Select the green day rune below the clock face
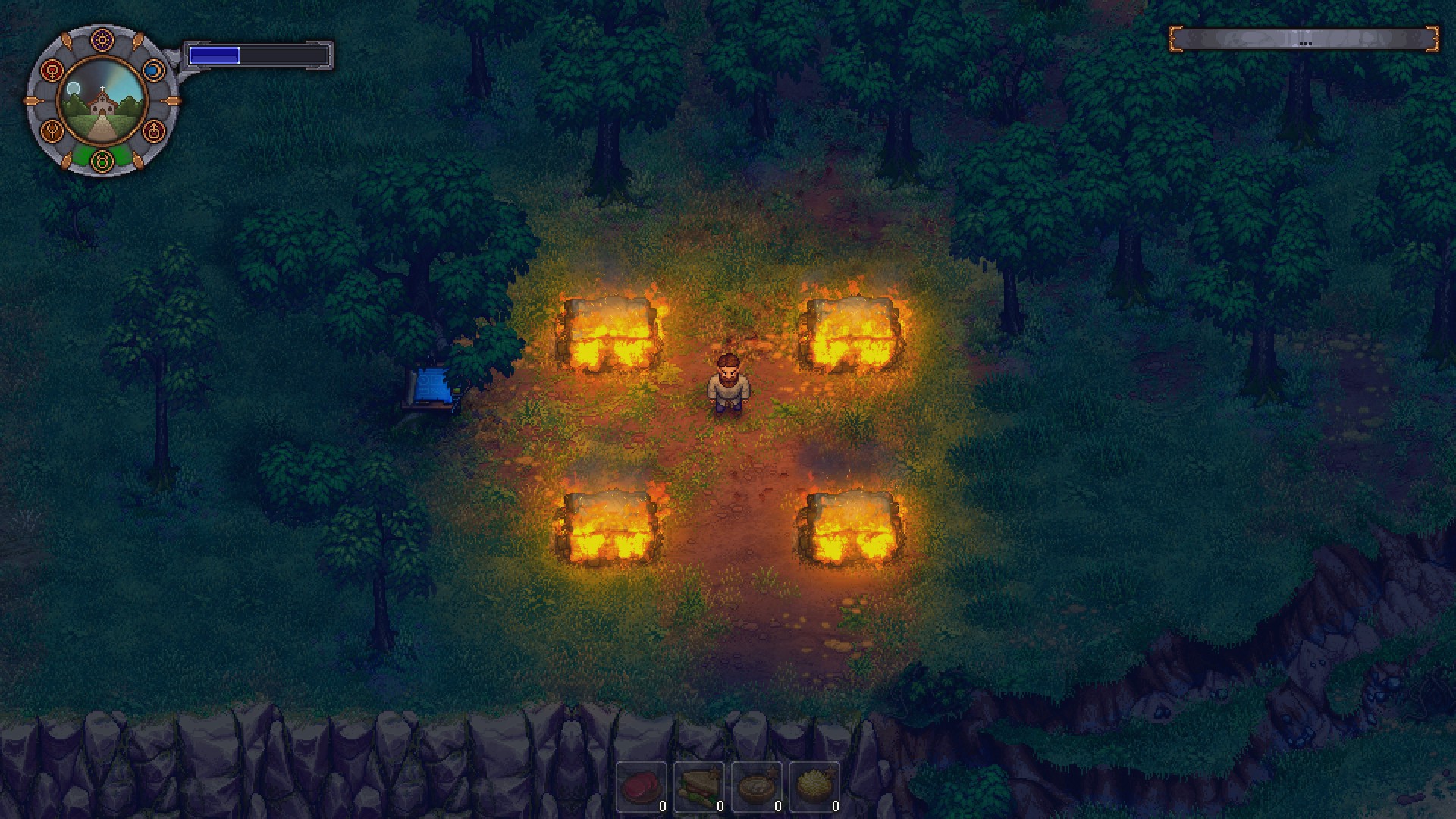This screenshot has height=819, width=1456. pyautogui.click(x=102, y=161)
